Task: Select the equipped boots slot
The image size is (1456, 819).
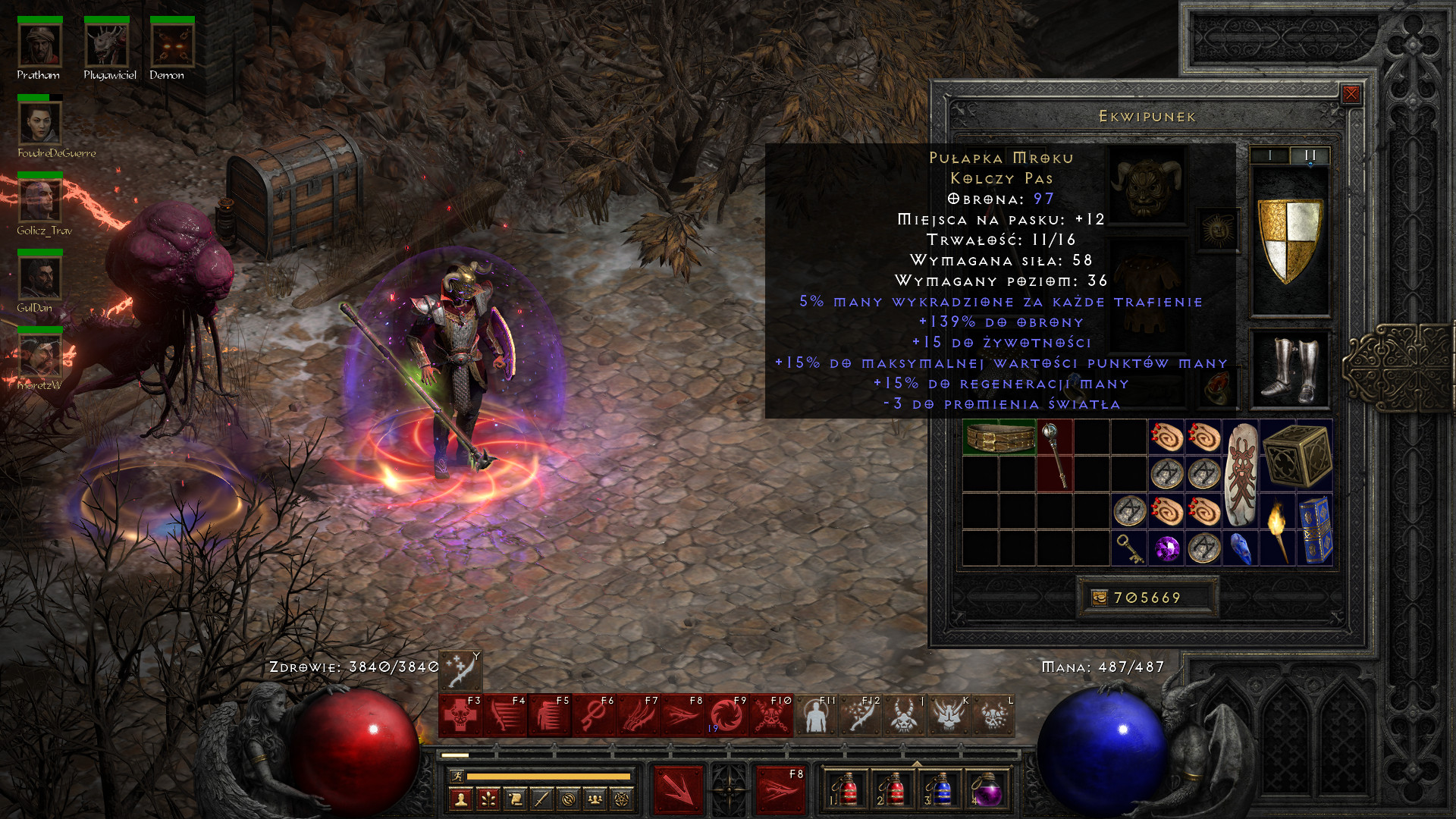Action: point(1289,369)
